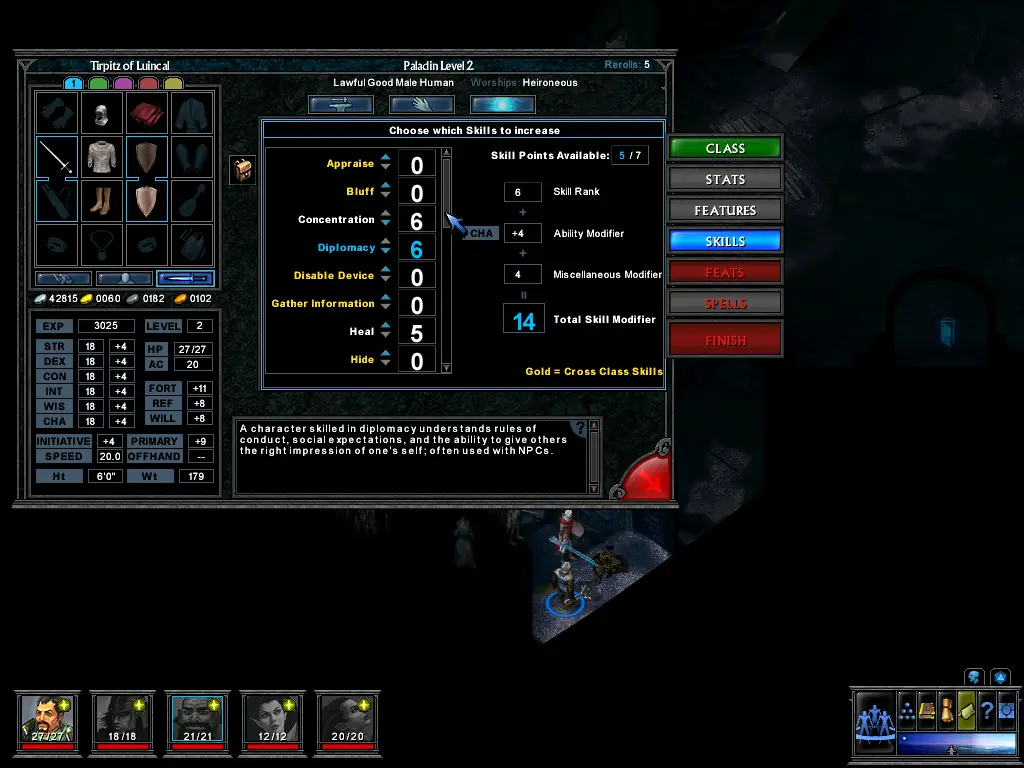This screenshot has height=768, width=1024.
Task: Show the FEATURES section
Action: tap(725, 210)
